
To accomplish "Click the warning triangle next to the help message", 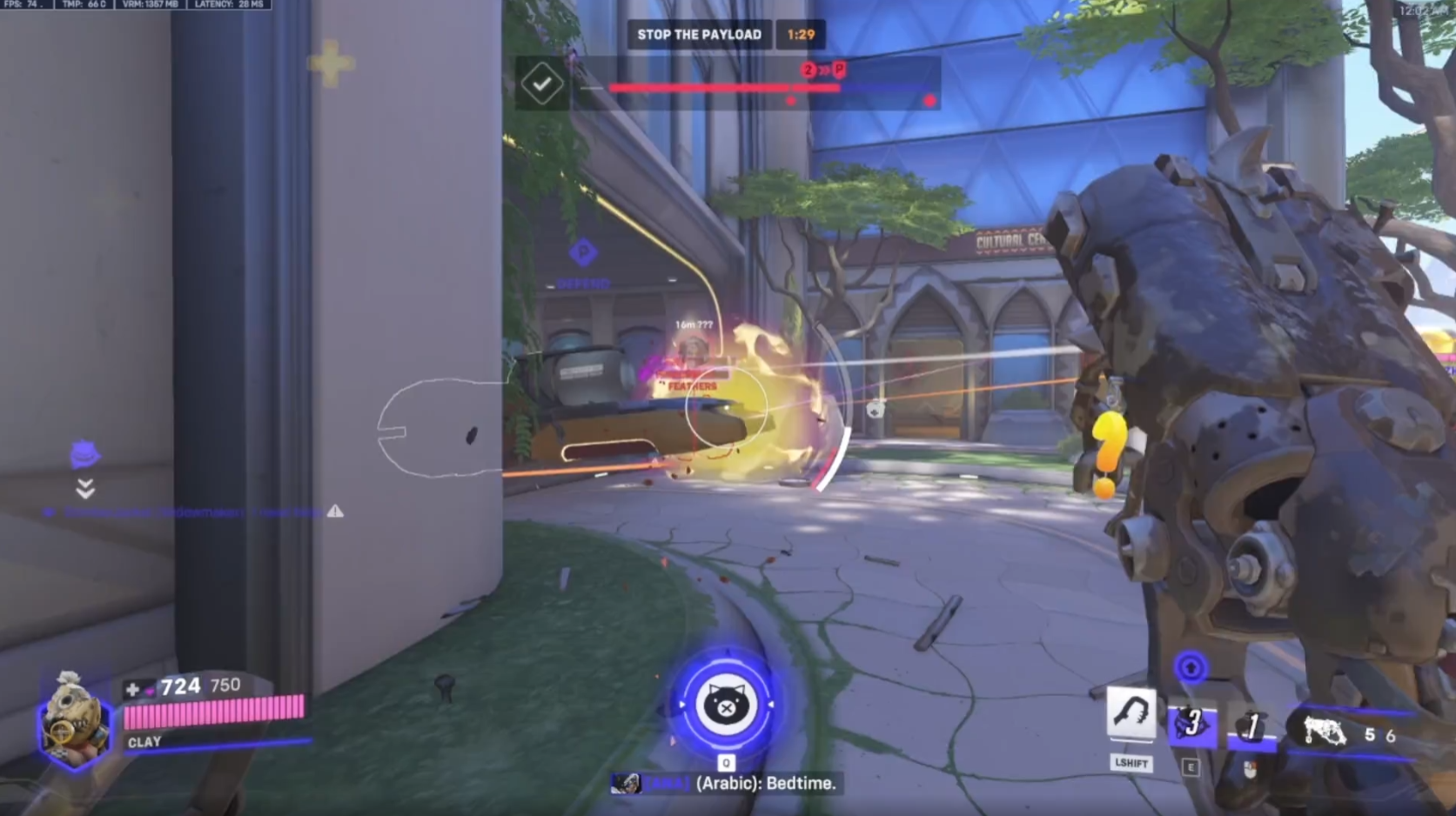I will (x=333, y=512).
